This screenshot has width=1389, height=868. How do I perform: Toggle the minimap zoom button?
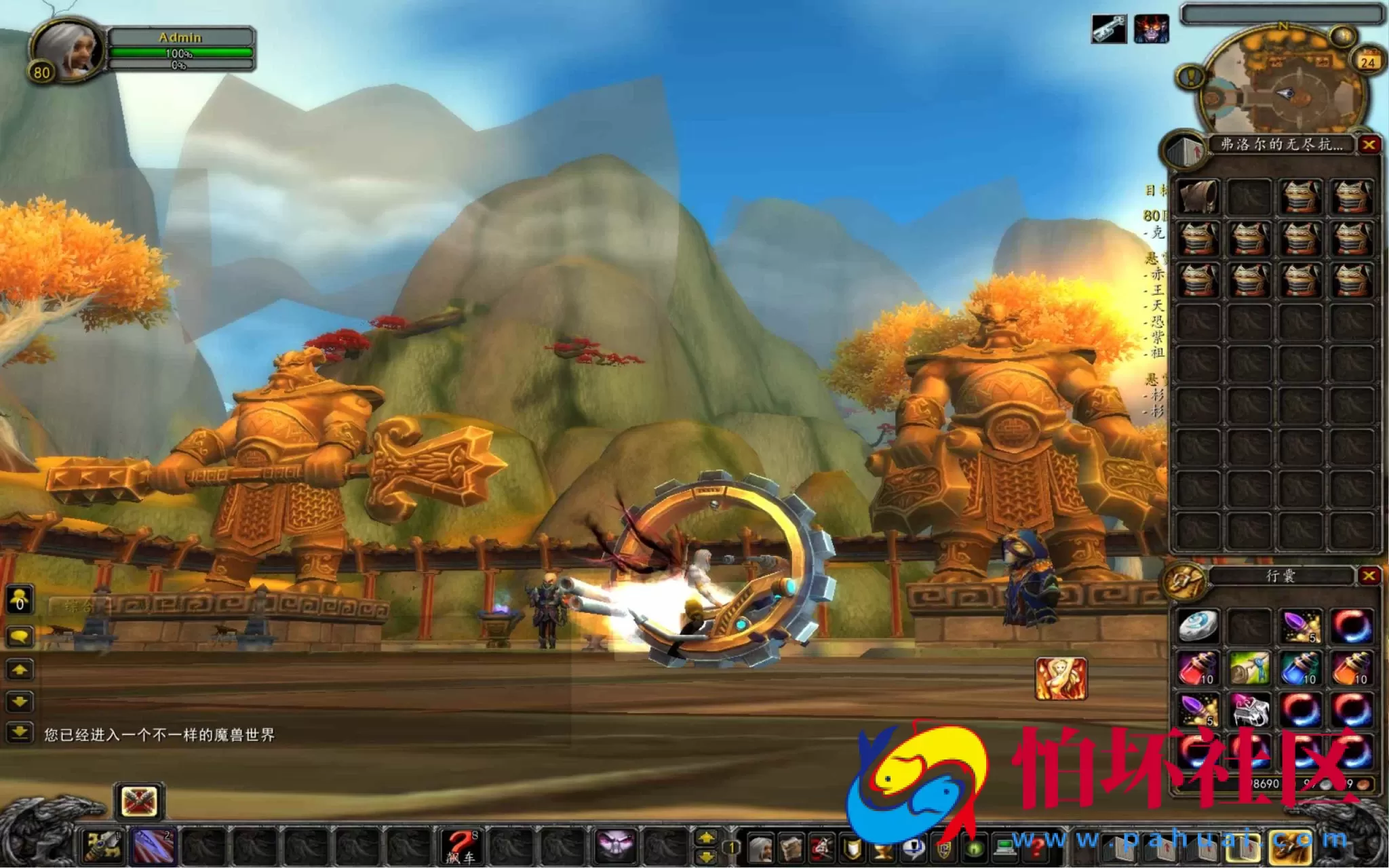pos(1343,35)
